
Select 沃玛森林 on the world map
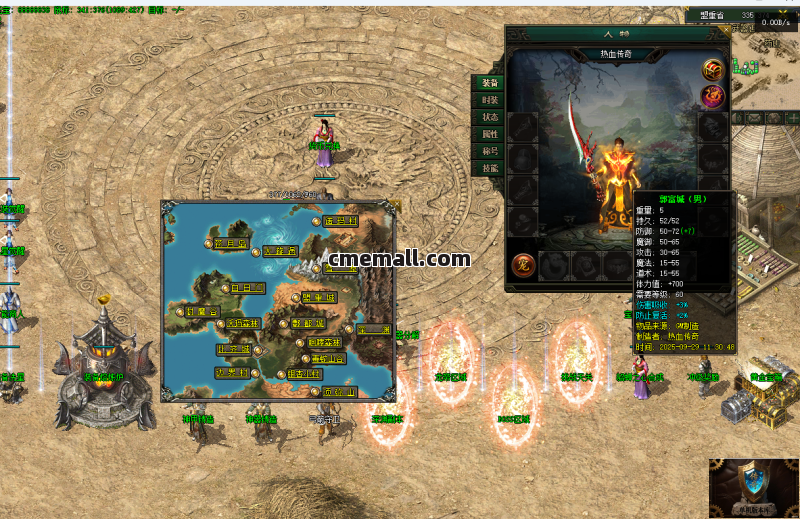click(241, 323)
